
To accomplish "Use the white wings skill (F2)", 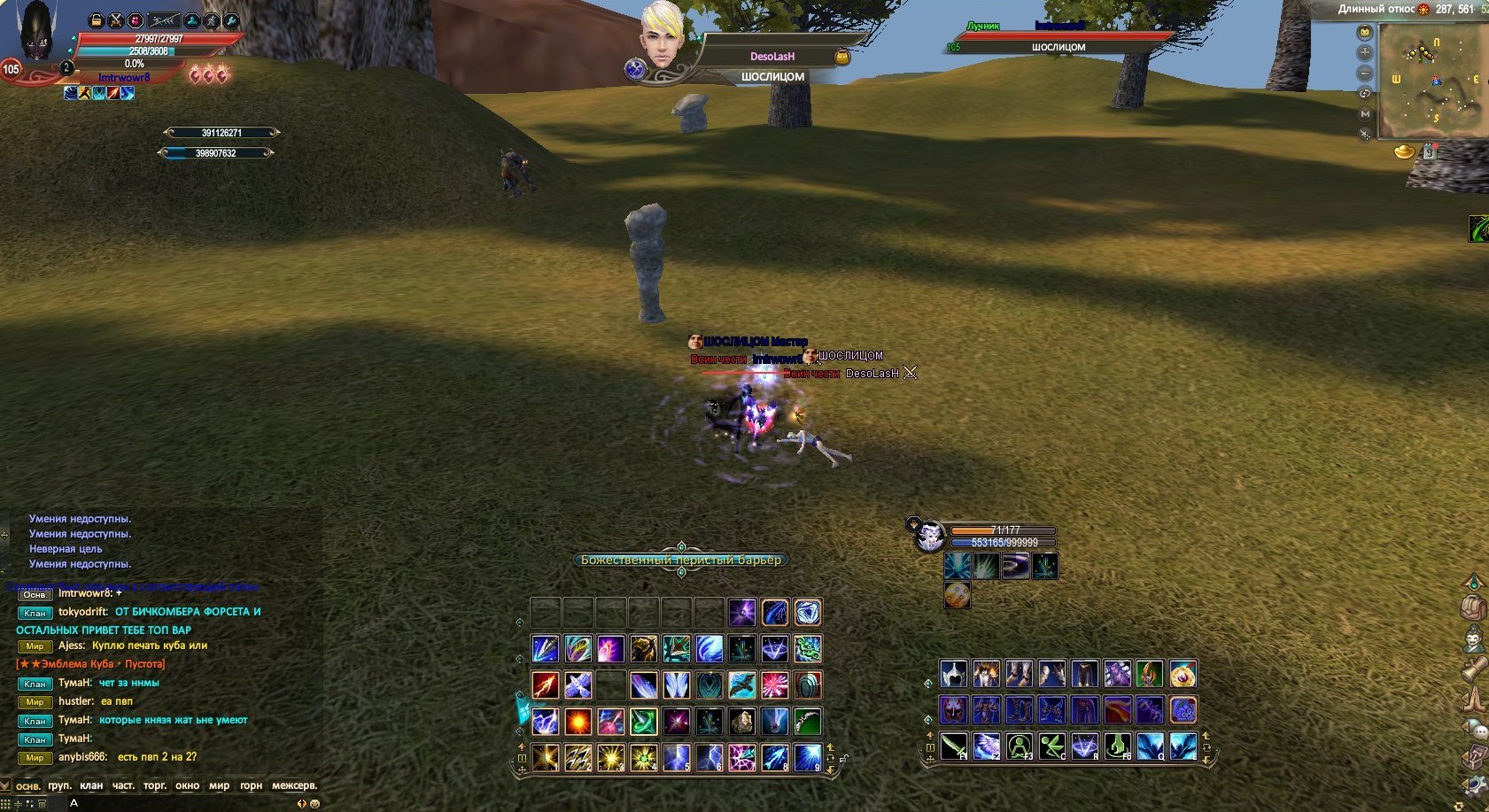I will (x=986, y=746).
